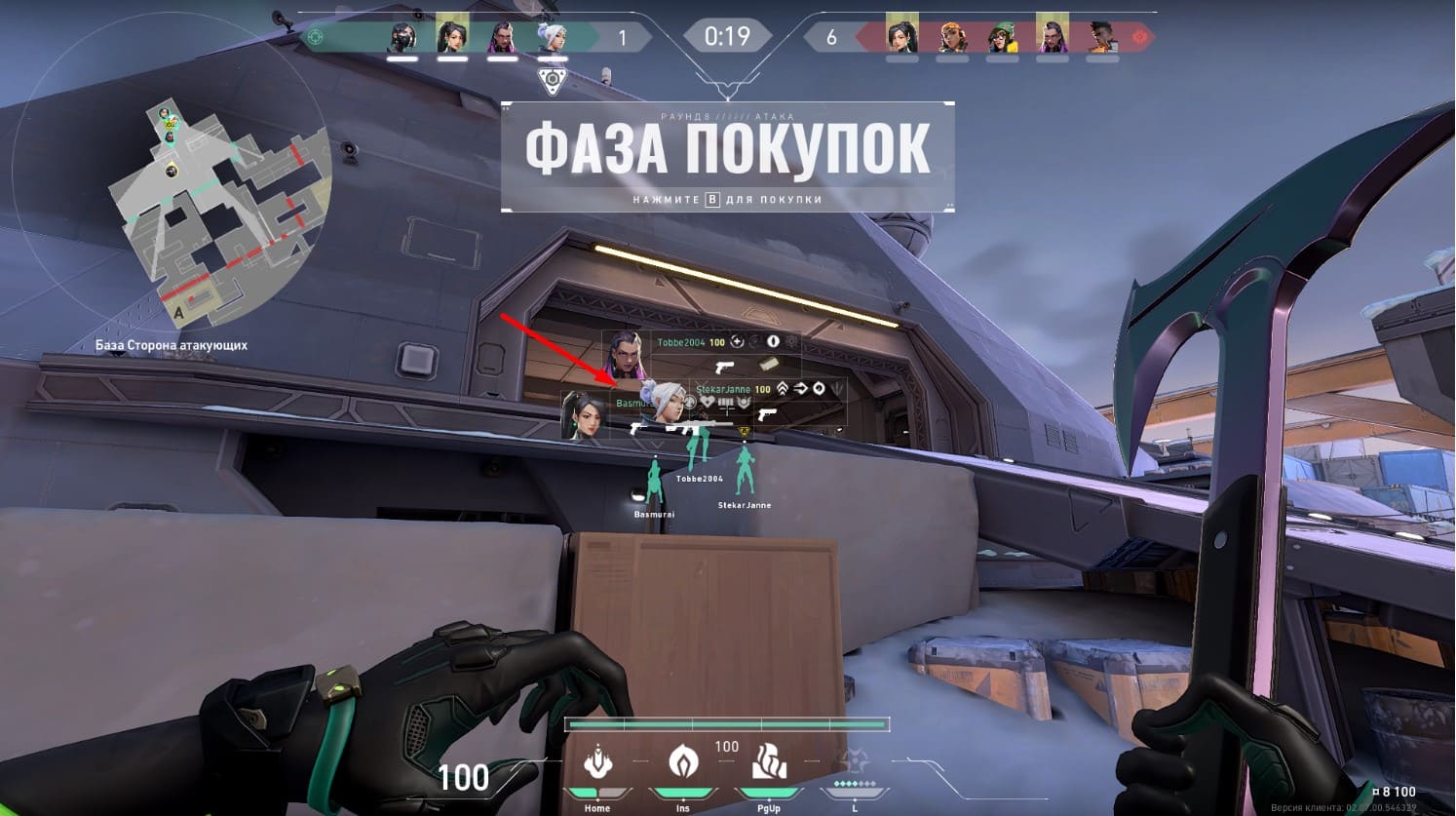Trigger the Viper's Pit ultimate icon

[x=855, y=764]
